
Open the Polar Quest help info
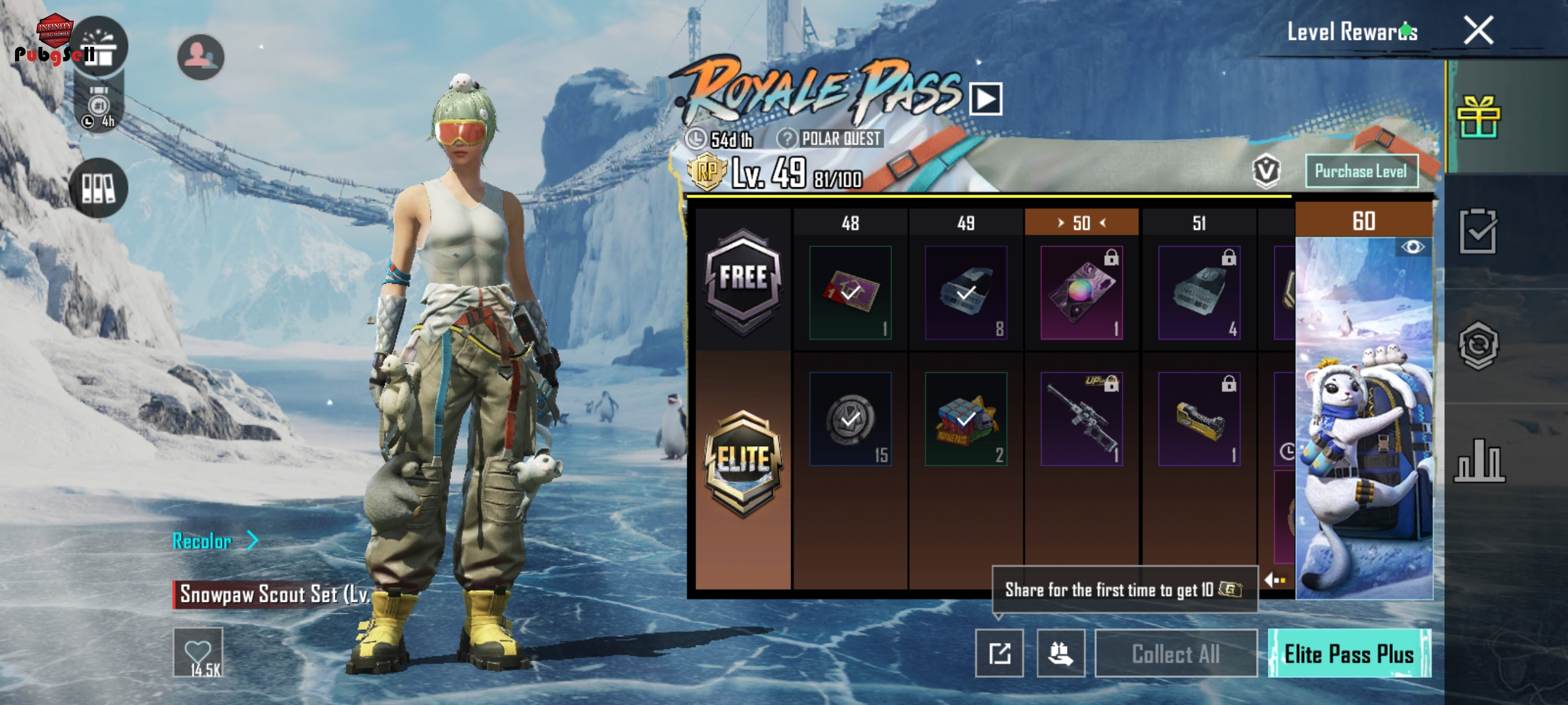pyautogui.click(x=786, y=139)
